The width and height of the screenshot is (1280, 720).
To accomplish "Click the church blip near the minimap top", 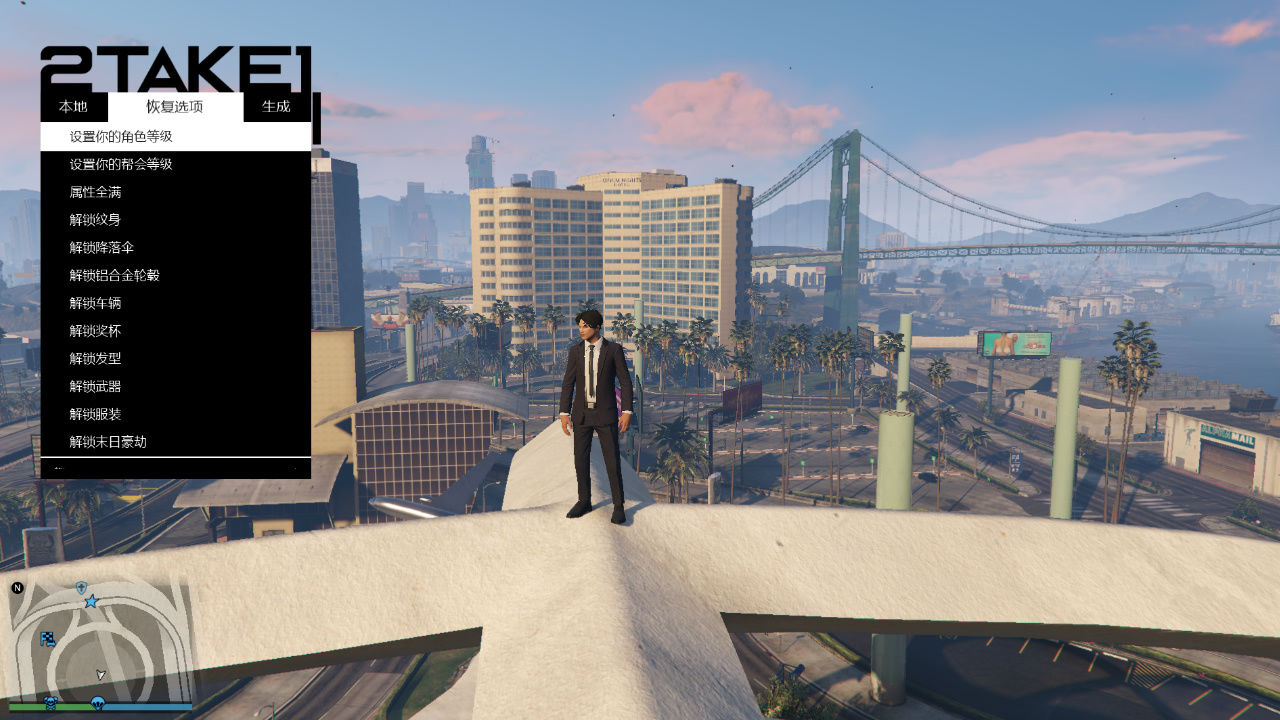I will 81,587.
